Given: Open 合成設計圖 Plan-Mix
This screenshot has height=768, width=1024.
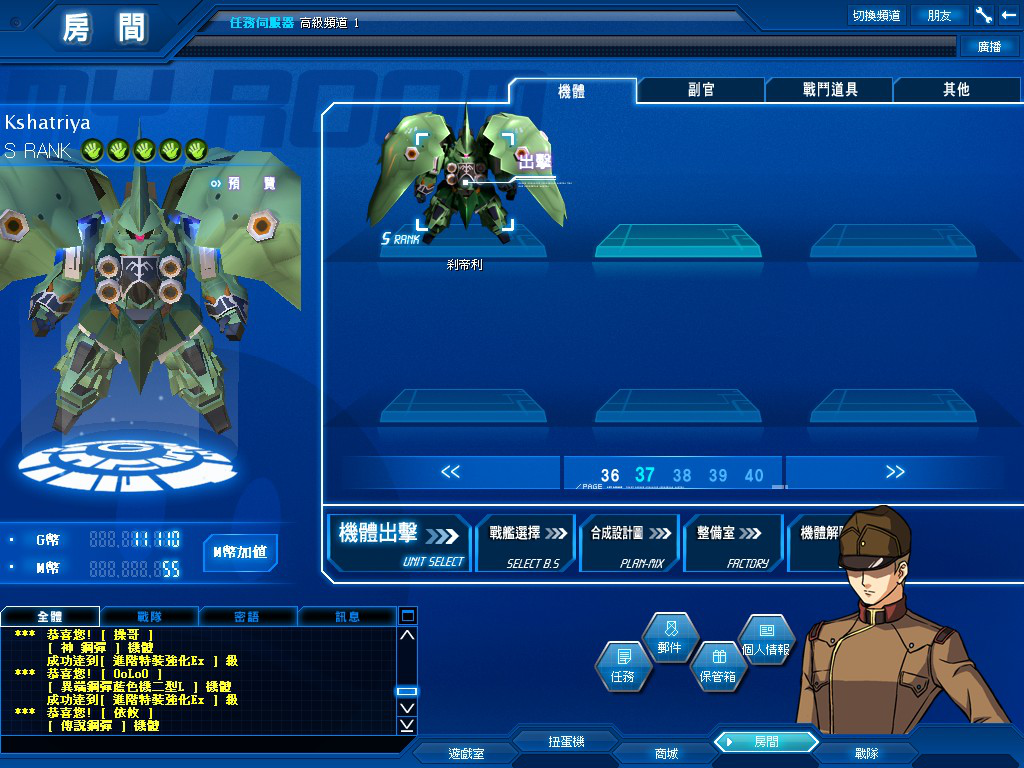Looking at the screenshot, I should (x=629, y=543).
